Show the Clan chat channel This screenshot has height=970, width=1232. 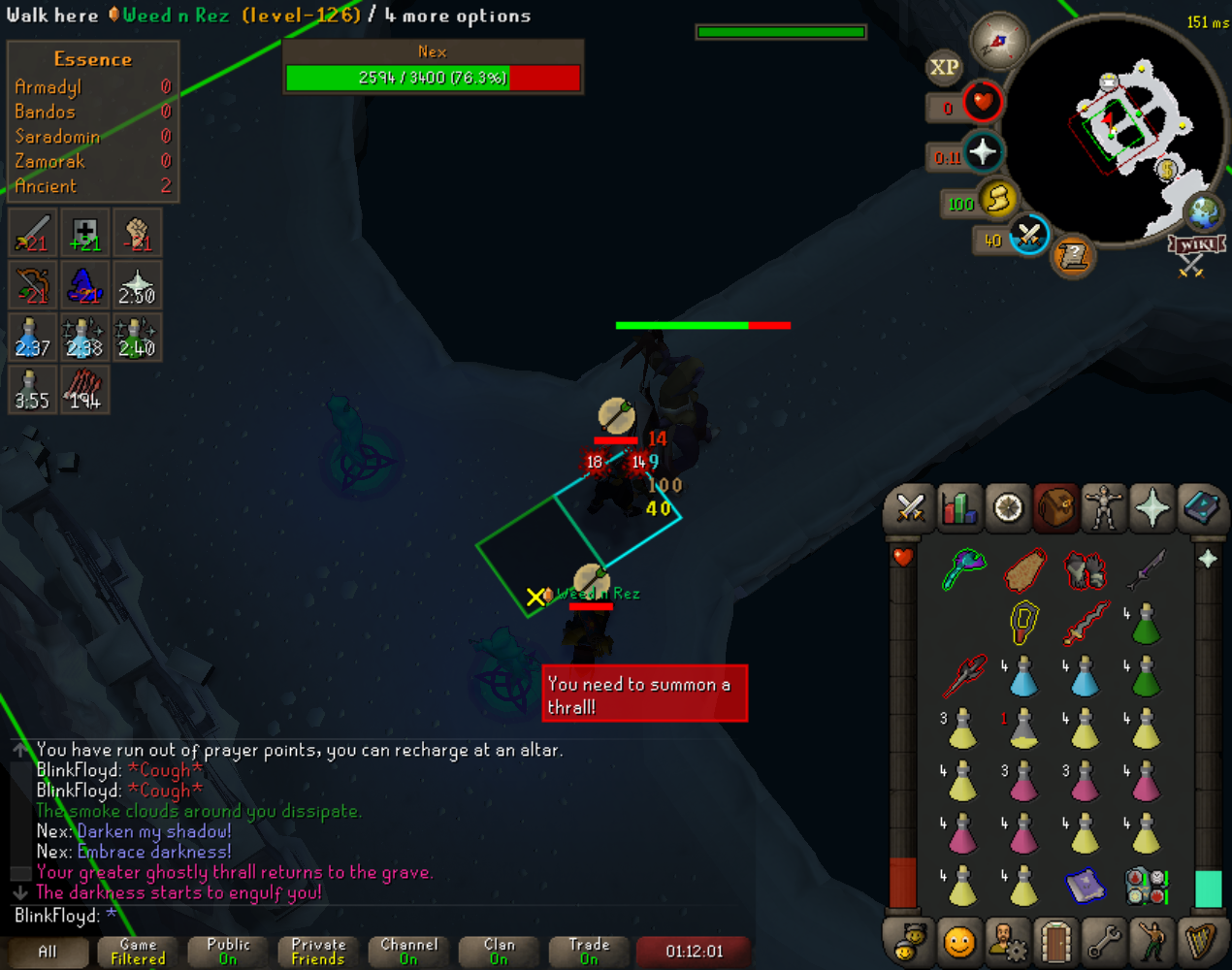click(x=499, y=951)
